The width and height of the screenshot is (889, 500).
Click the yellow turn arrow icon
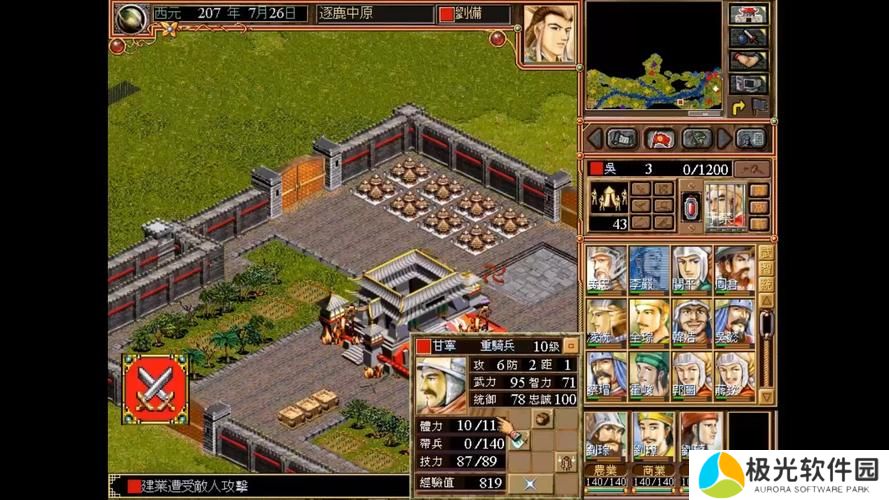tap(739, 106)
